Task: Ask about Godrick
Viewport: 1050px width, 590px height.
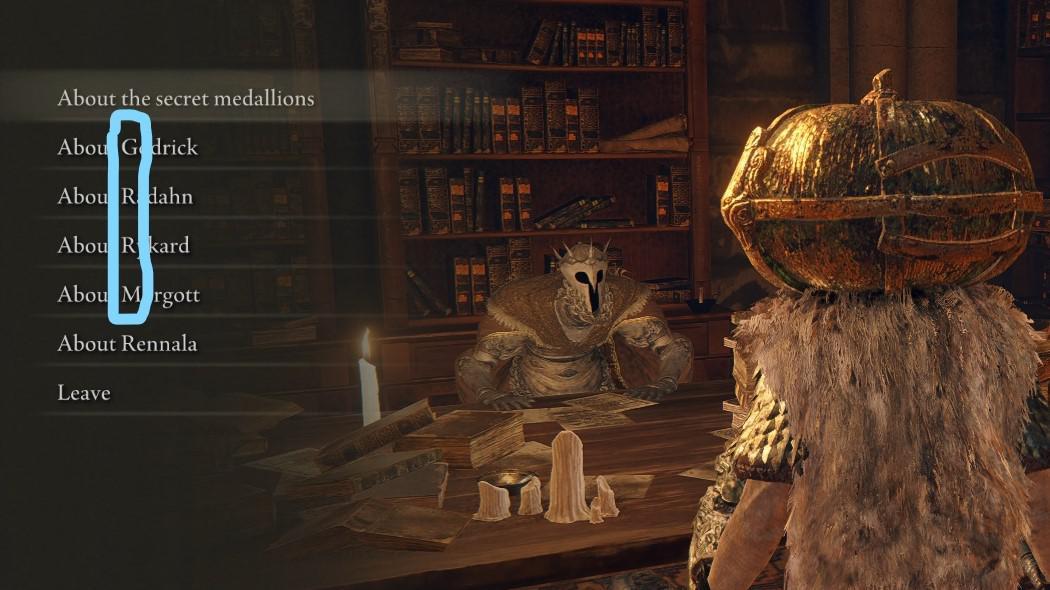Action: click(x=128, y=147)
